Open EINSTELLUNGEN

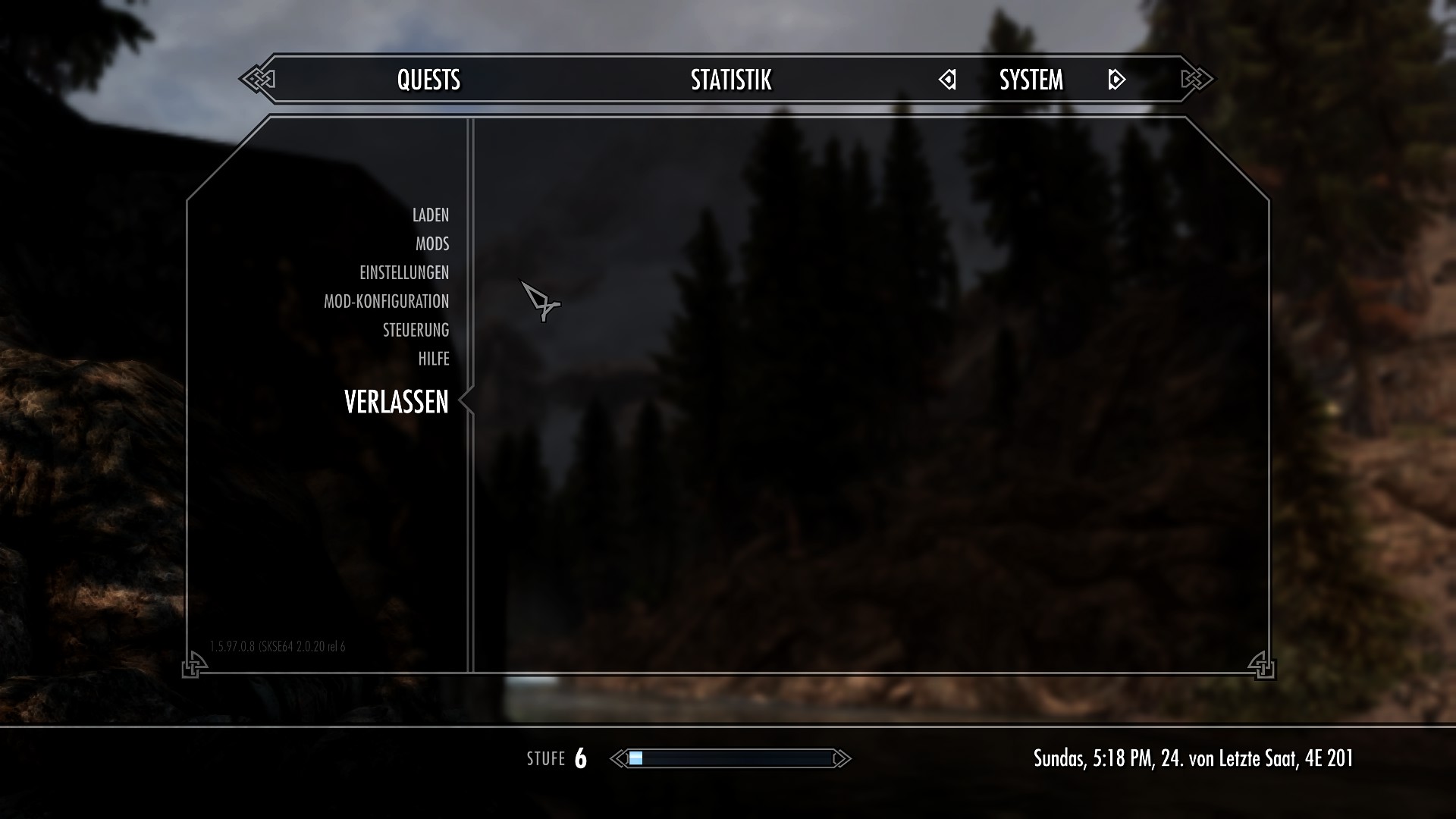pos(403,272)
